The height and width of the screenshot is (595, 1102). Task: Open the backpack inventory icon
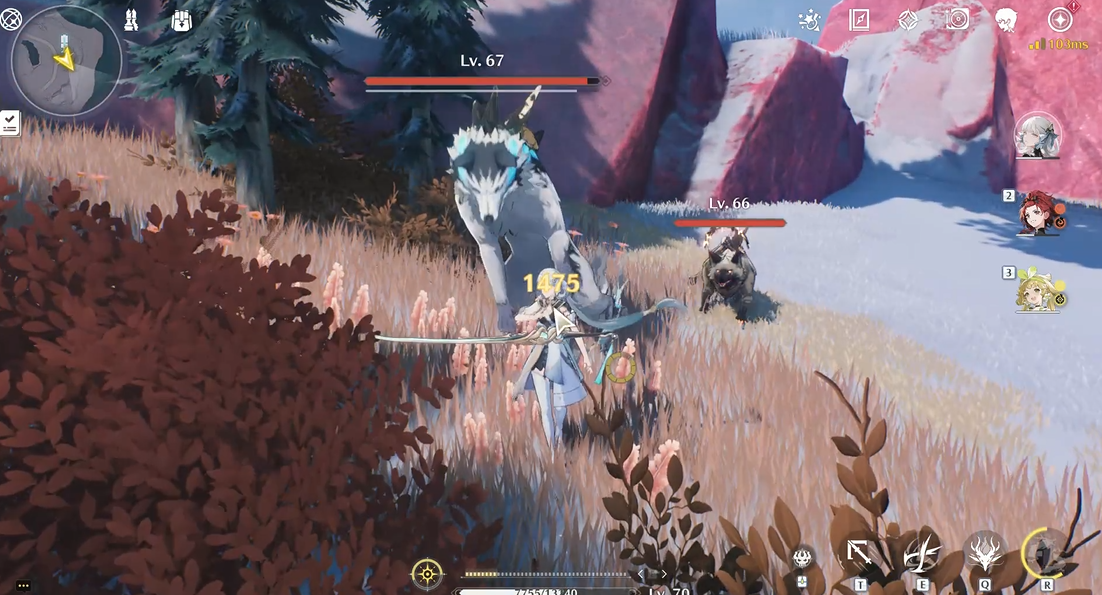coord(181,20)
